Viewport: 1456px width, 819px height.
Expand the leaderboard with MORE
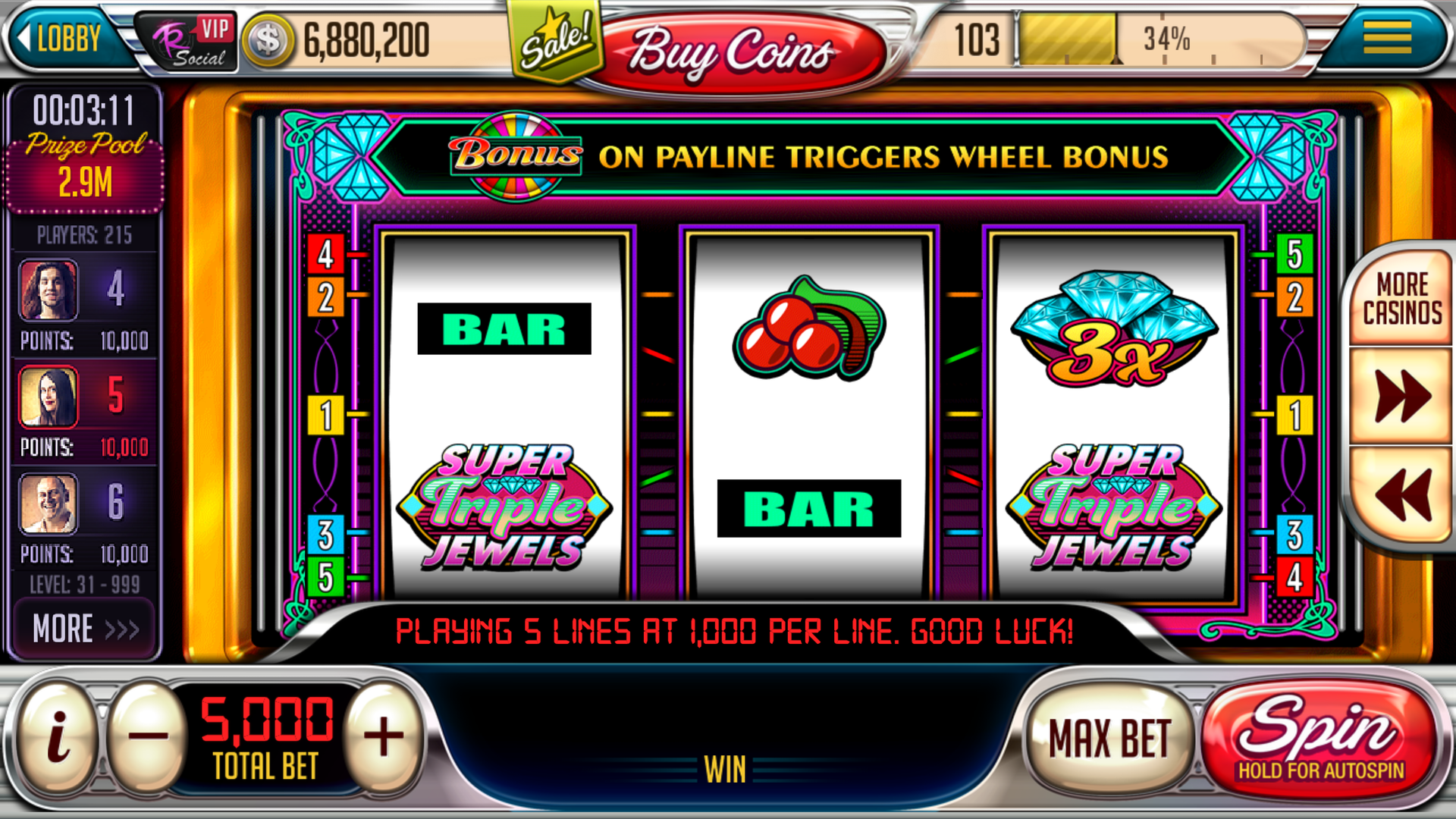coord(83,626)
